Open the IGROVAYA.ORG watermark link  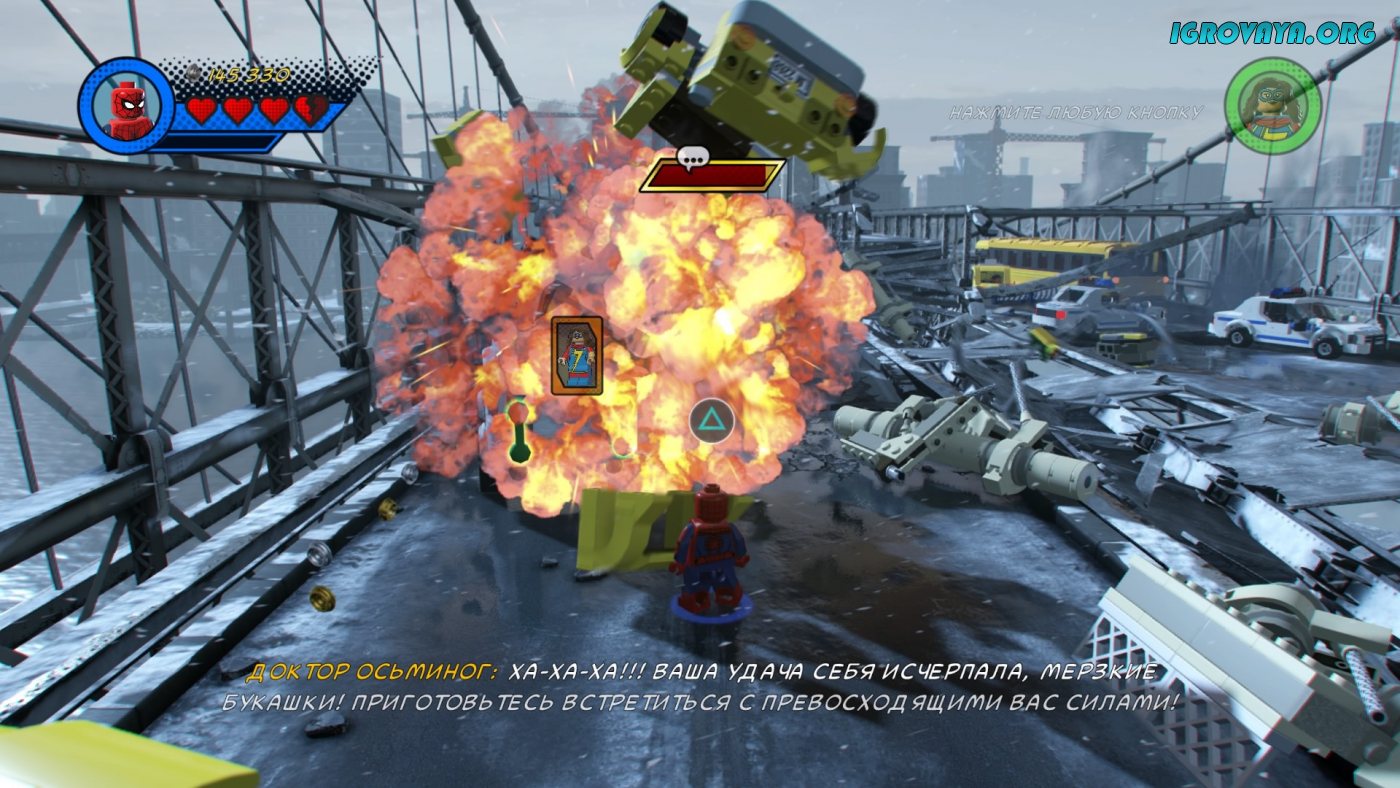tap(1272, 32)
